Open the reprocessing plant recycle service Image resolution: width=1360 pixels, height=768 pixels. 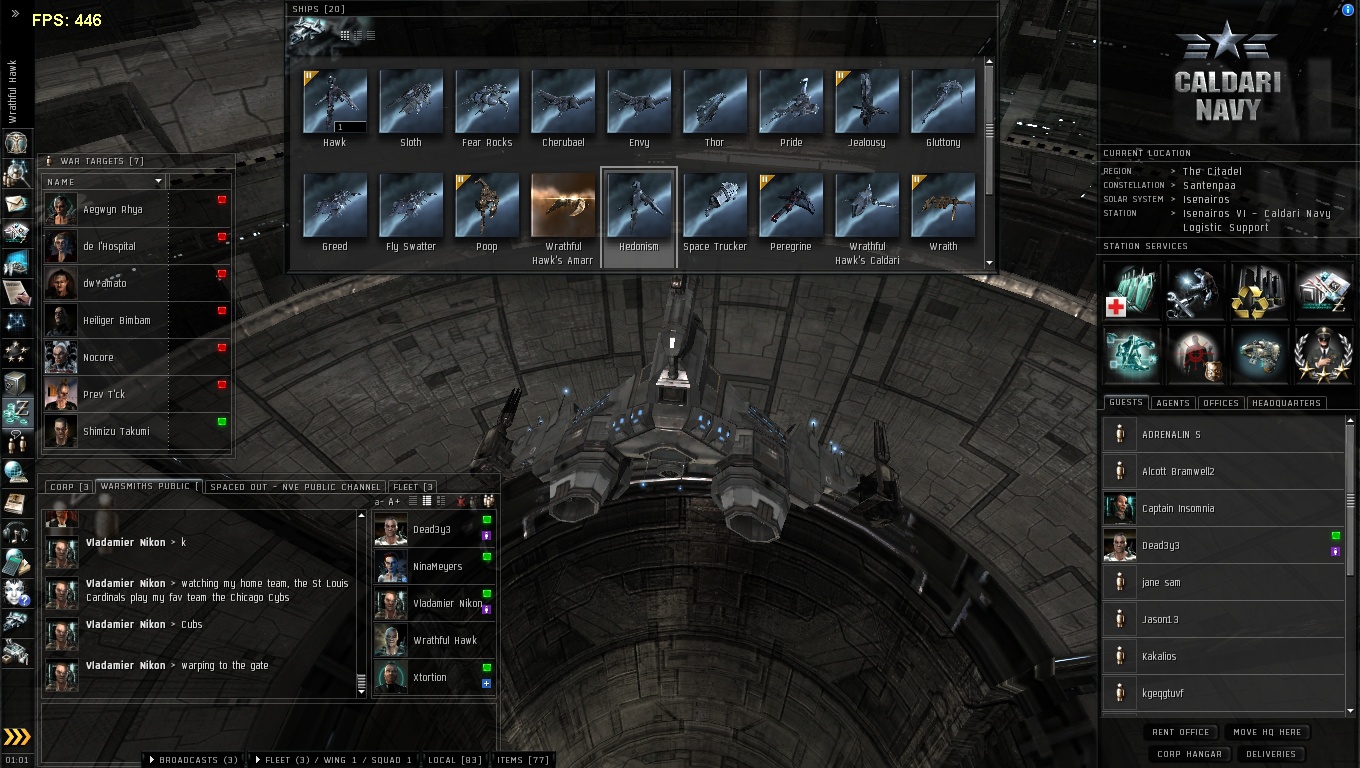pyautogui.click(x=1260, y=291)
